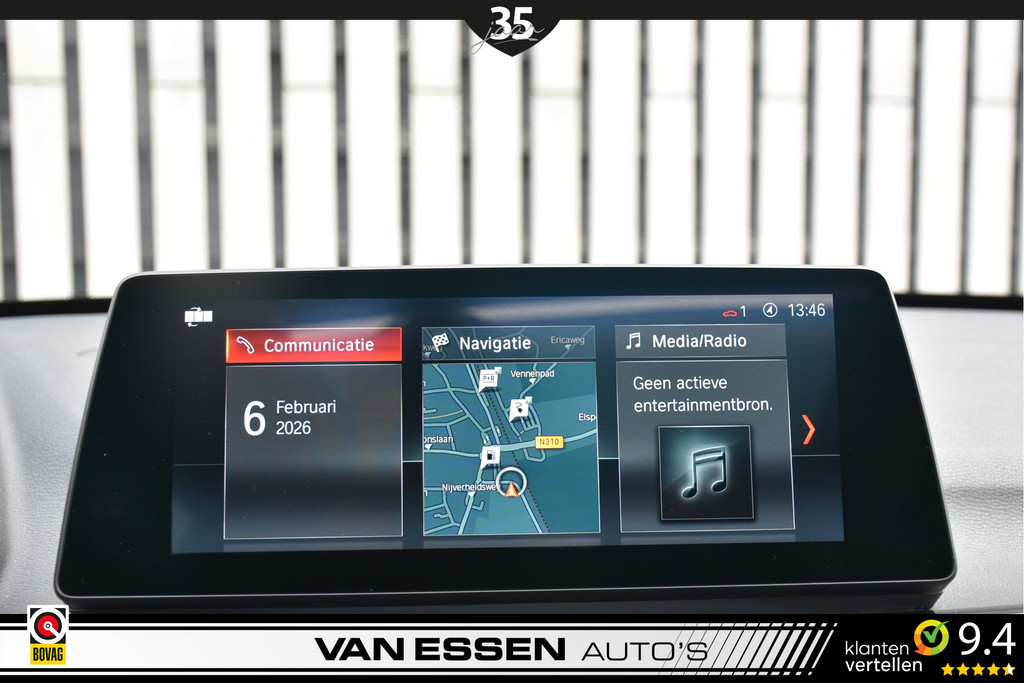Select the Media/Radio menu header
1024x683 pixels.
(x=700, y=341)
